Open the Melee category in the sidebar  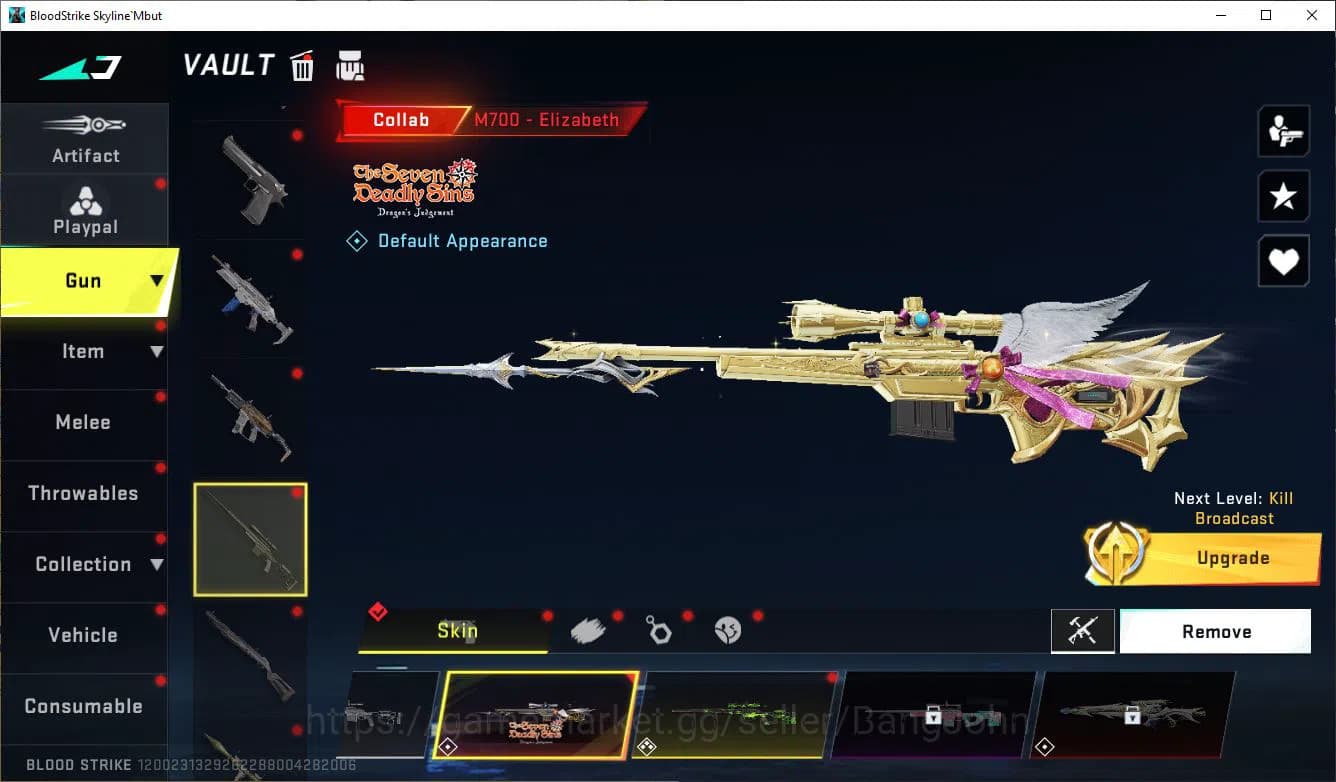point(83,423)
